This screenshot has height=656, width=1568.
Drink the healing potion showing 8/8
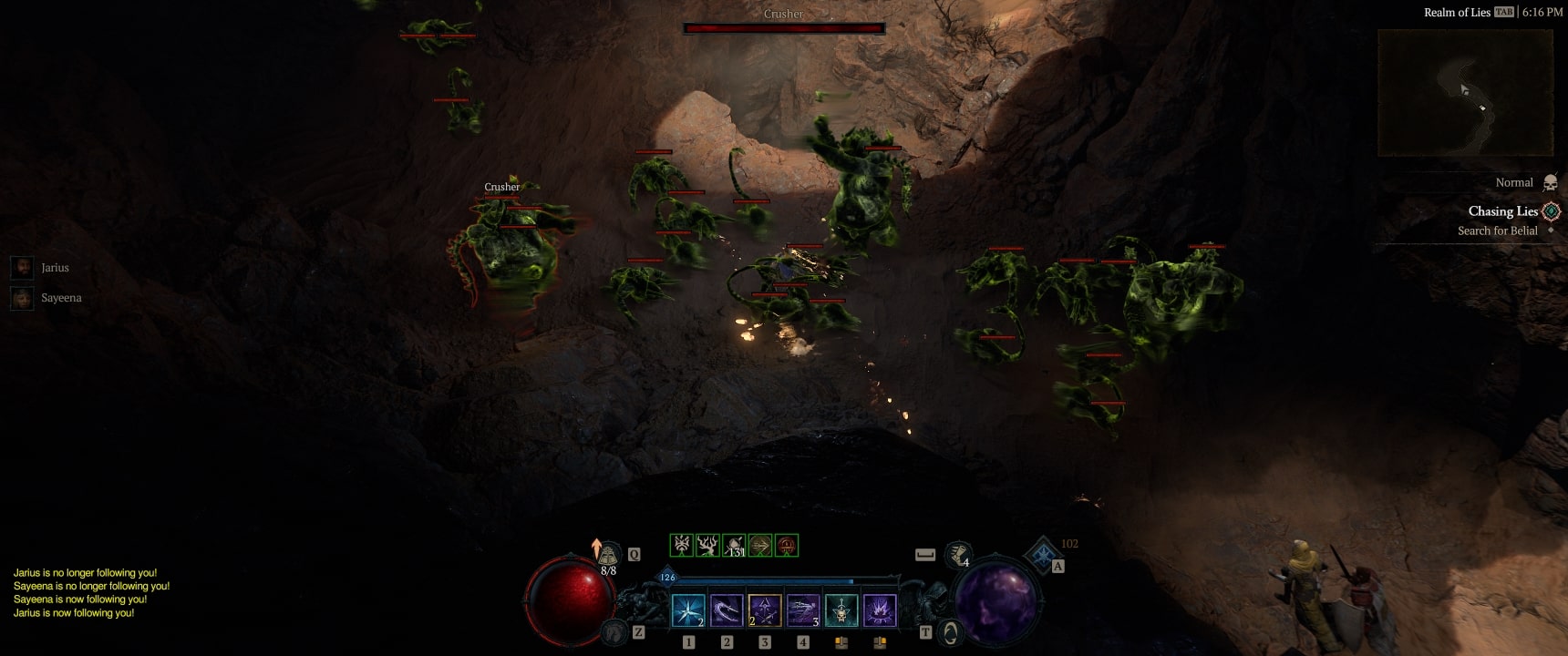pos(608,554)
